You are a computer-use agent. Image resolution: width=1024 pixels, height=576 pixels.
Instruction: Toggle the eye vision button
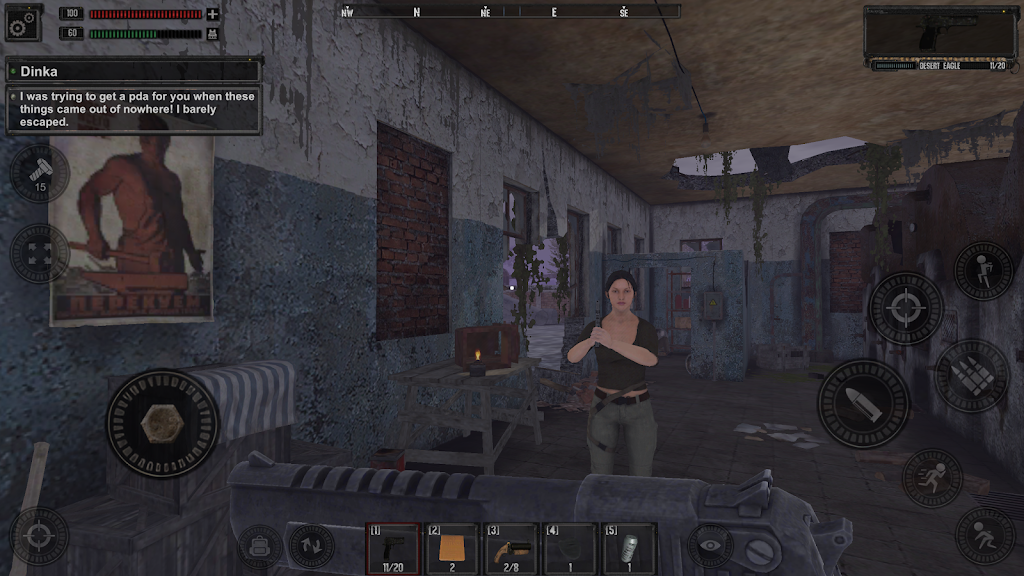[707, 546]
